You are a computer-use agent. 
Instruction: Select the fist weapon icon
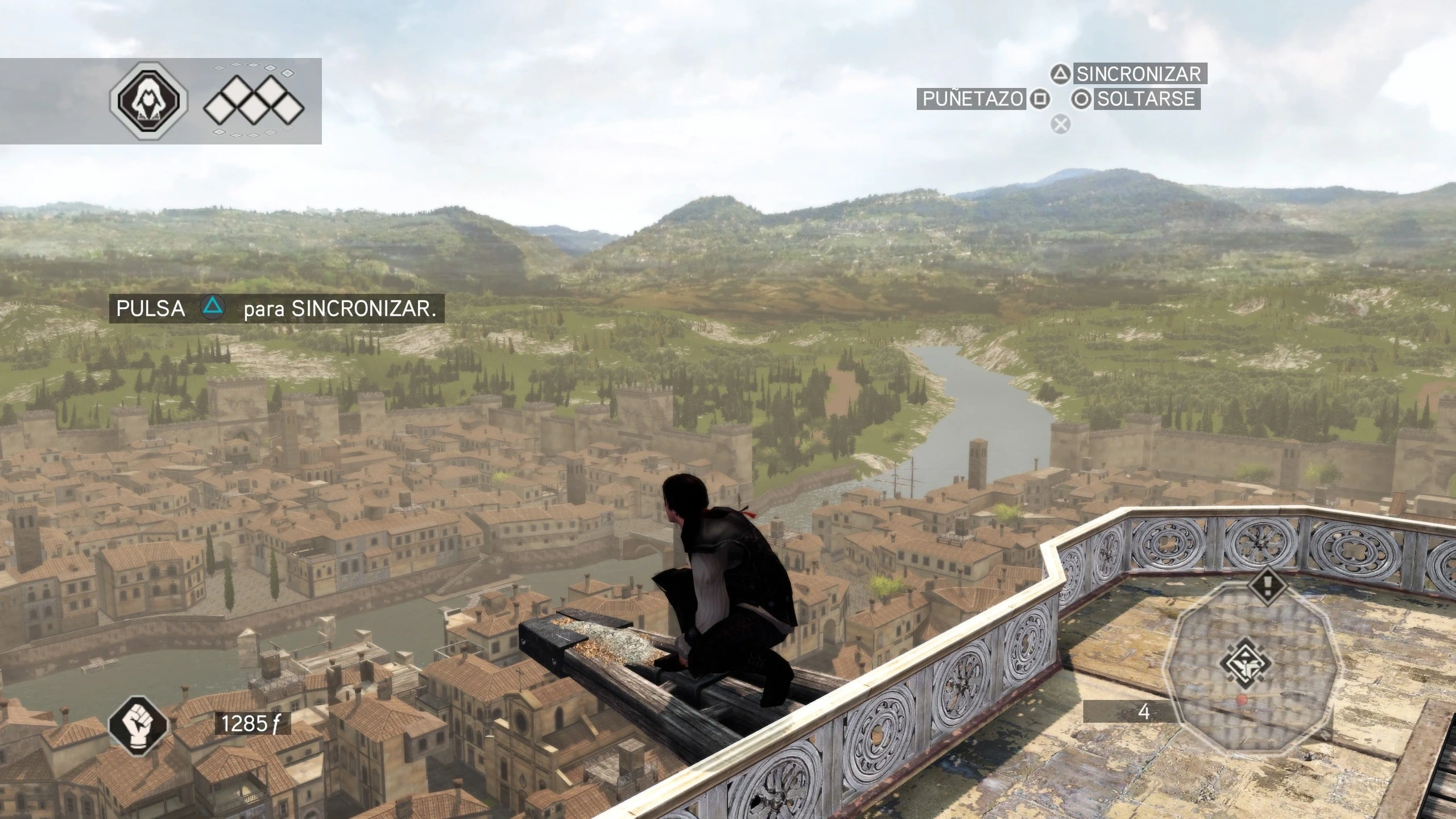tap(138, 725)
